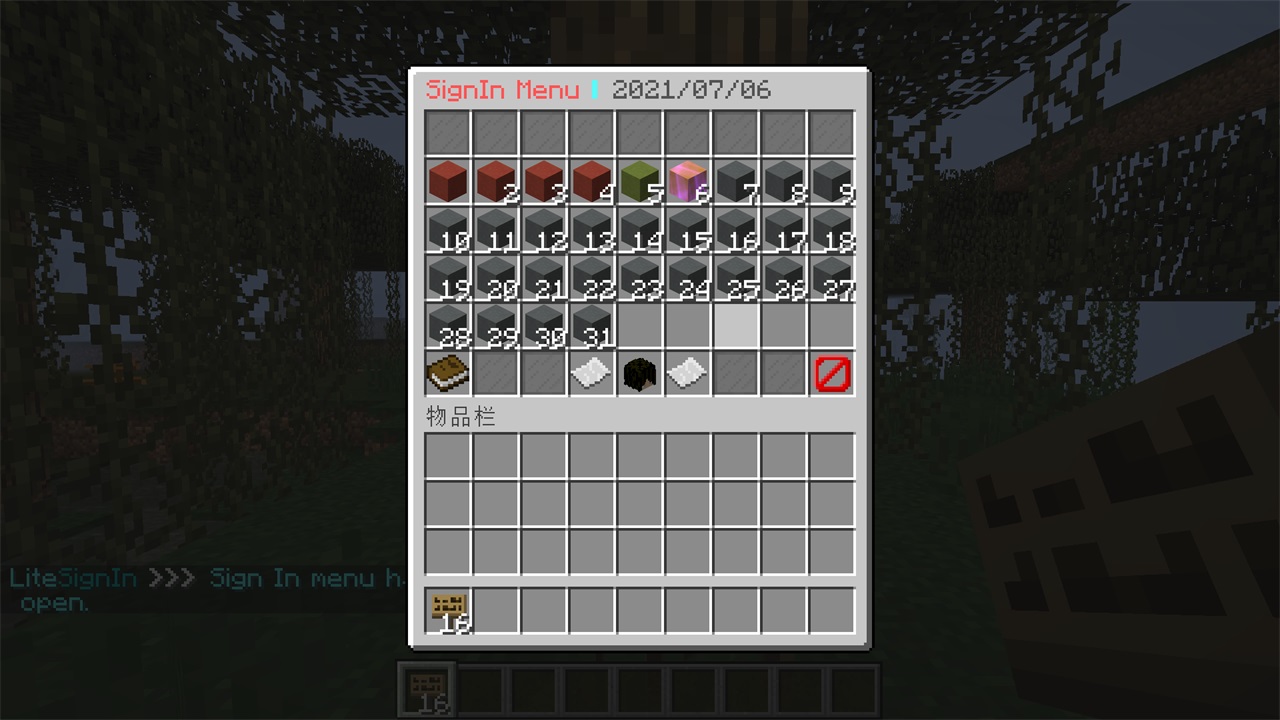Pick up the stack of 16 signs
The height and width of the screenshot is (720, 1280).
pyautogui.click(x=447, y=609)
